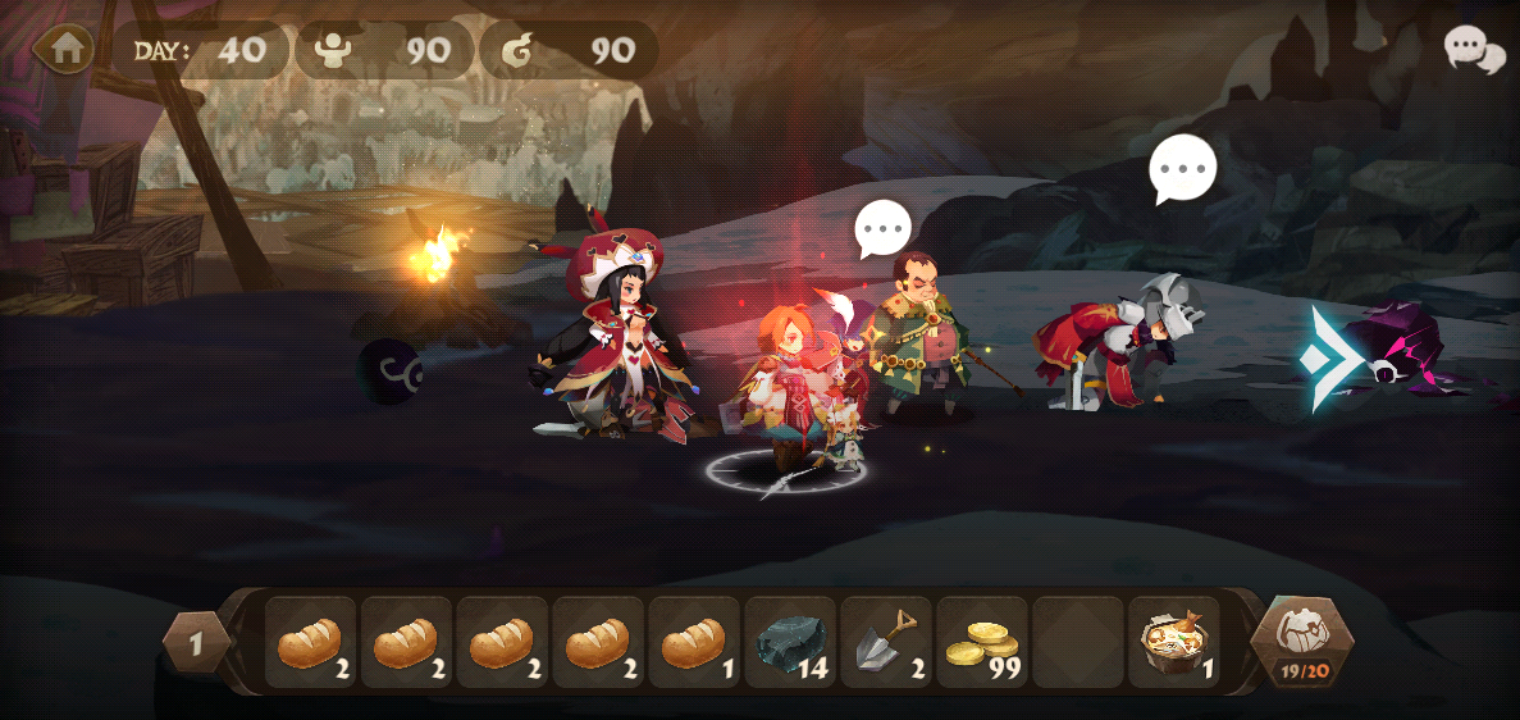Select the stone ore slot
Viewport: 1520px width, 720px height.
pyautogui.click(x=790, y=642)
